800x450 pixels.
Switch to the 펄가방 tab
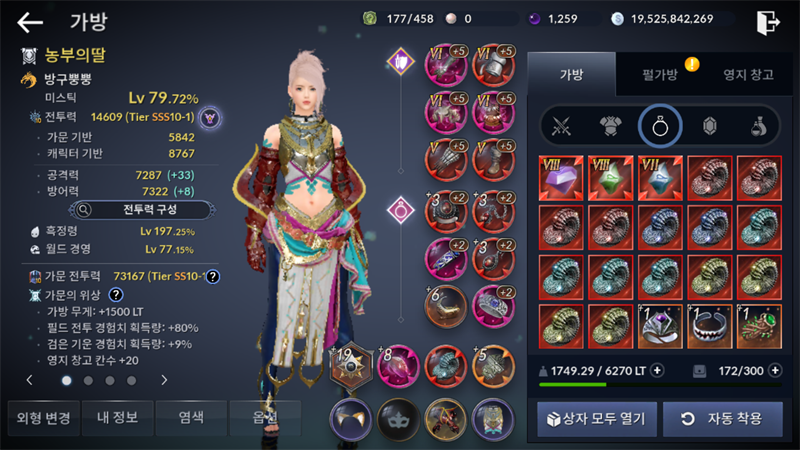[660, 75]
